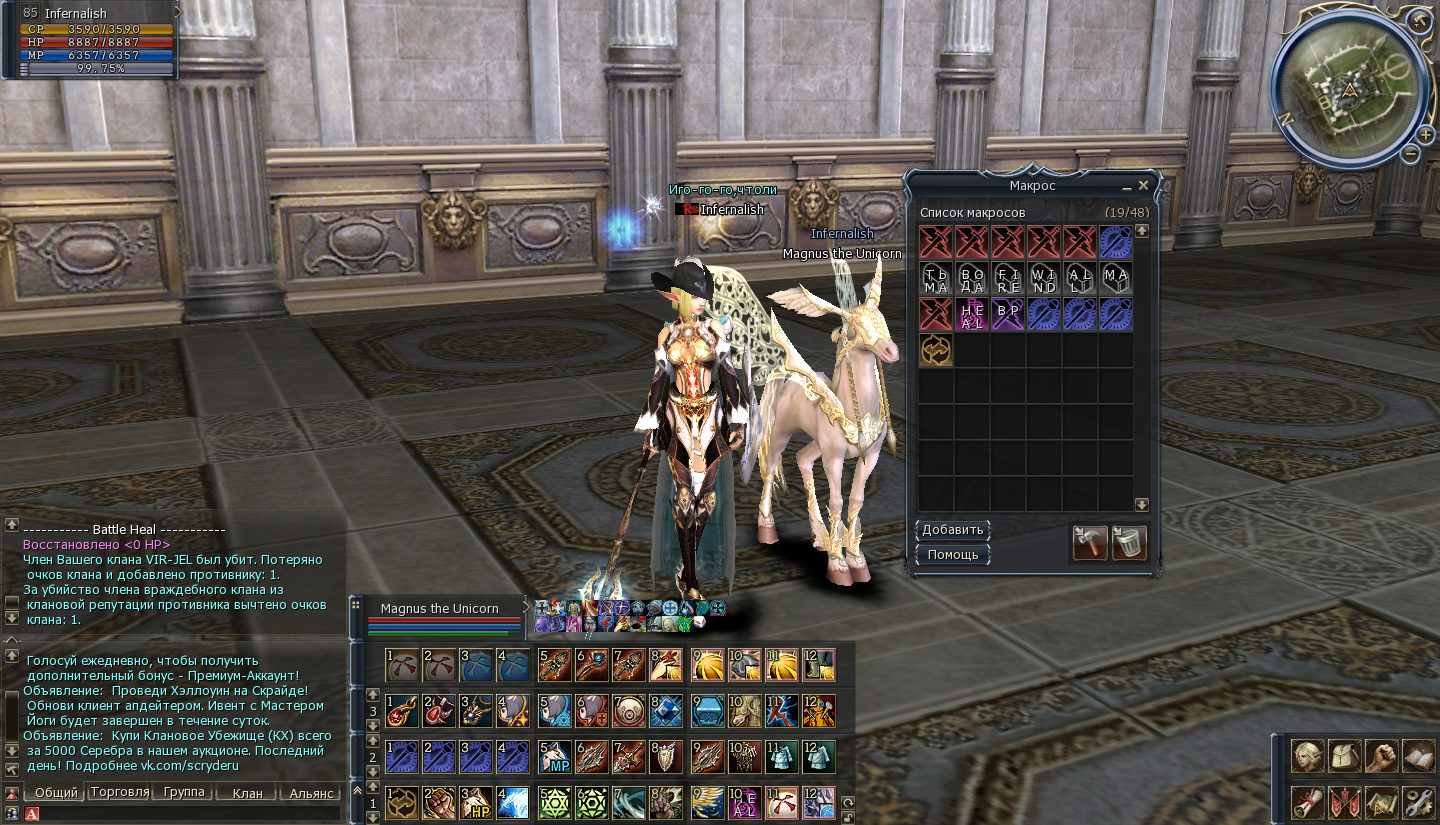
Task: Minimize the Макрос window
Action: 1126,186
